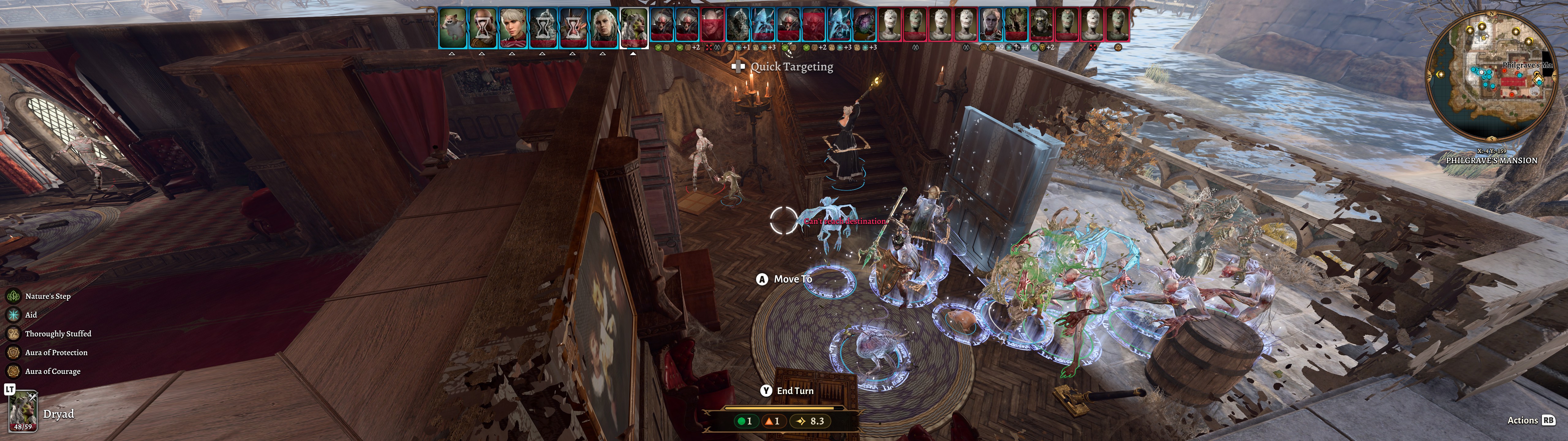
Task: Select the braided white-haired woman portrait
Action: (603, 28)
